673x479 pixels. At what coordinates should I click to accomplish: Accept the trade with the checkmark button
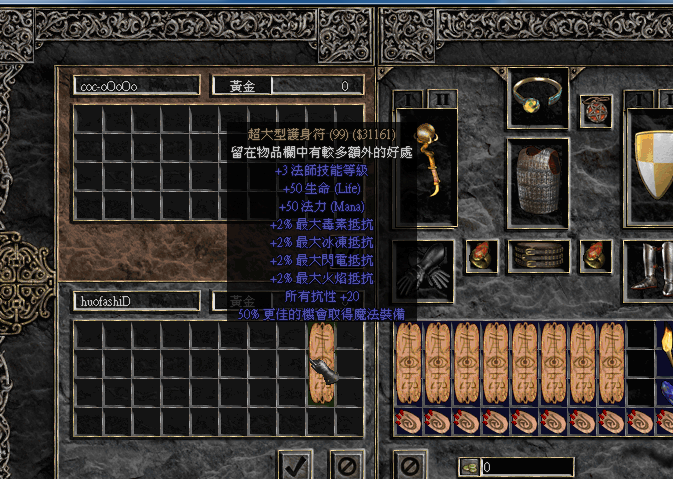294,465
